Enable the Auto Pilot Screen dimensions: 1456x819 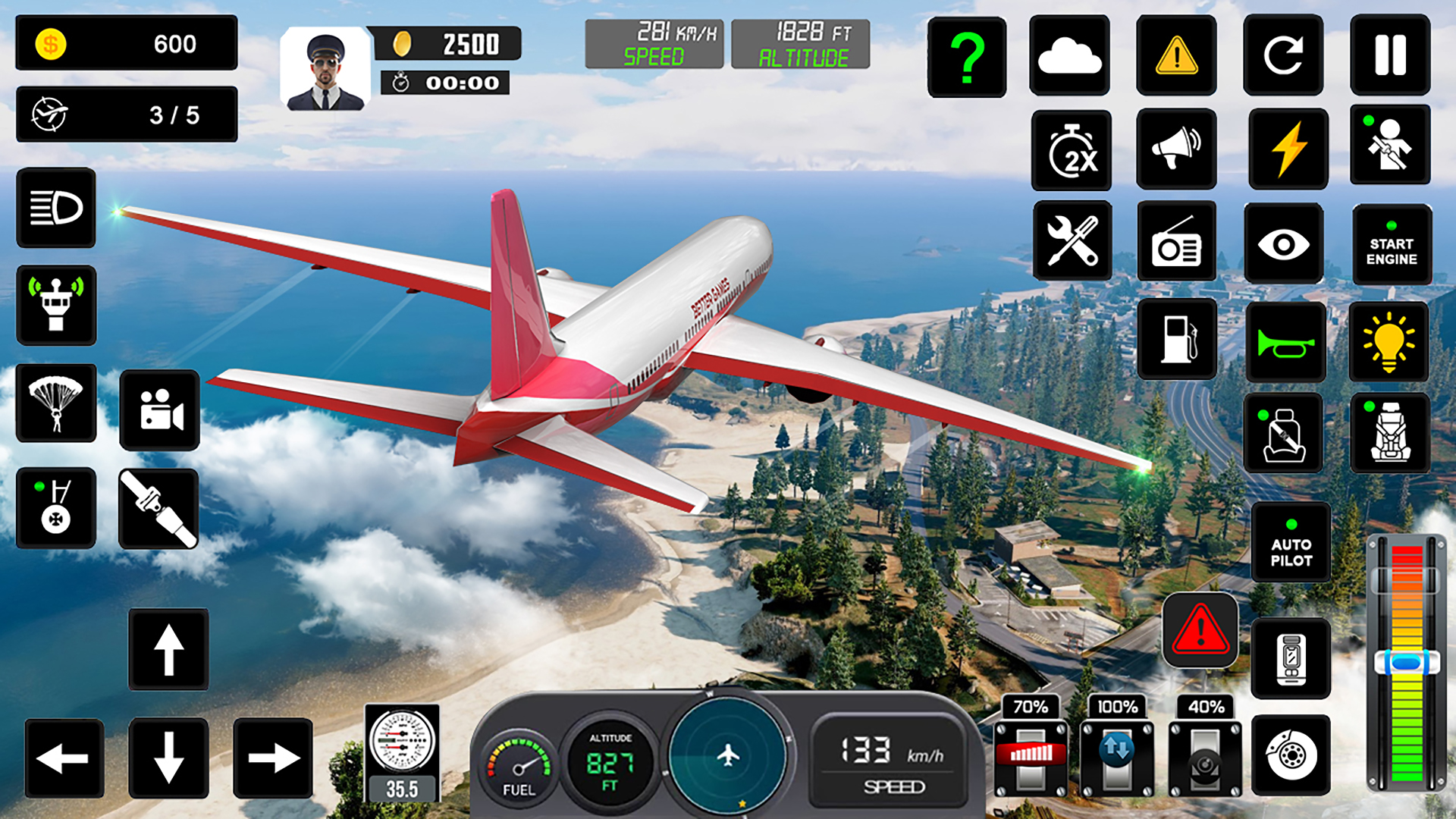coord(1291,542)
